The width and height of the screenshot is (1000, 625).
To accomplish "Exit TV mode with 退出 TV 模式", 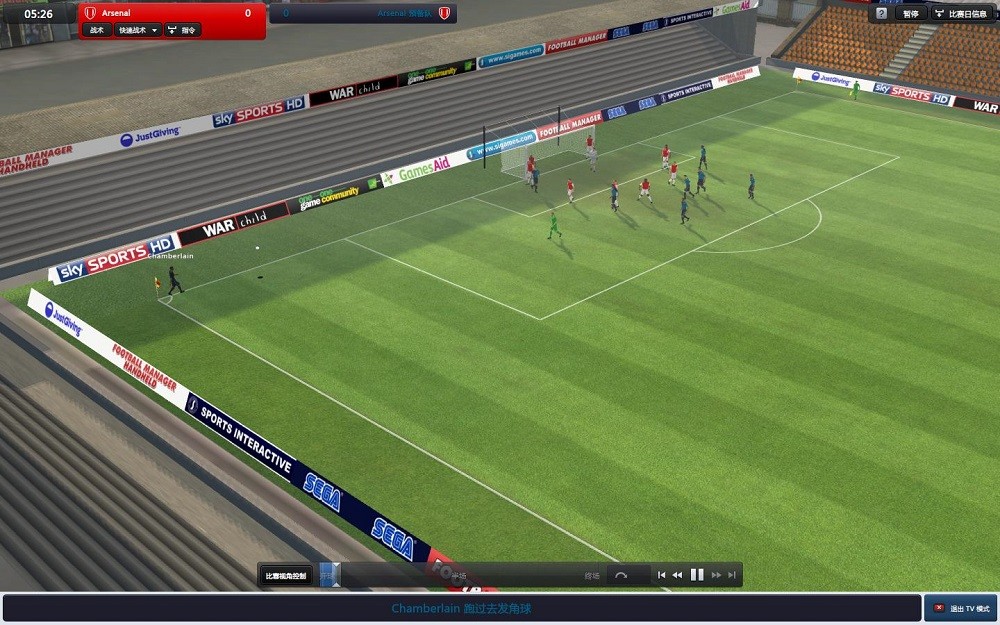I will point(961,608).
